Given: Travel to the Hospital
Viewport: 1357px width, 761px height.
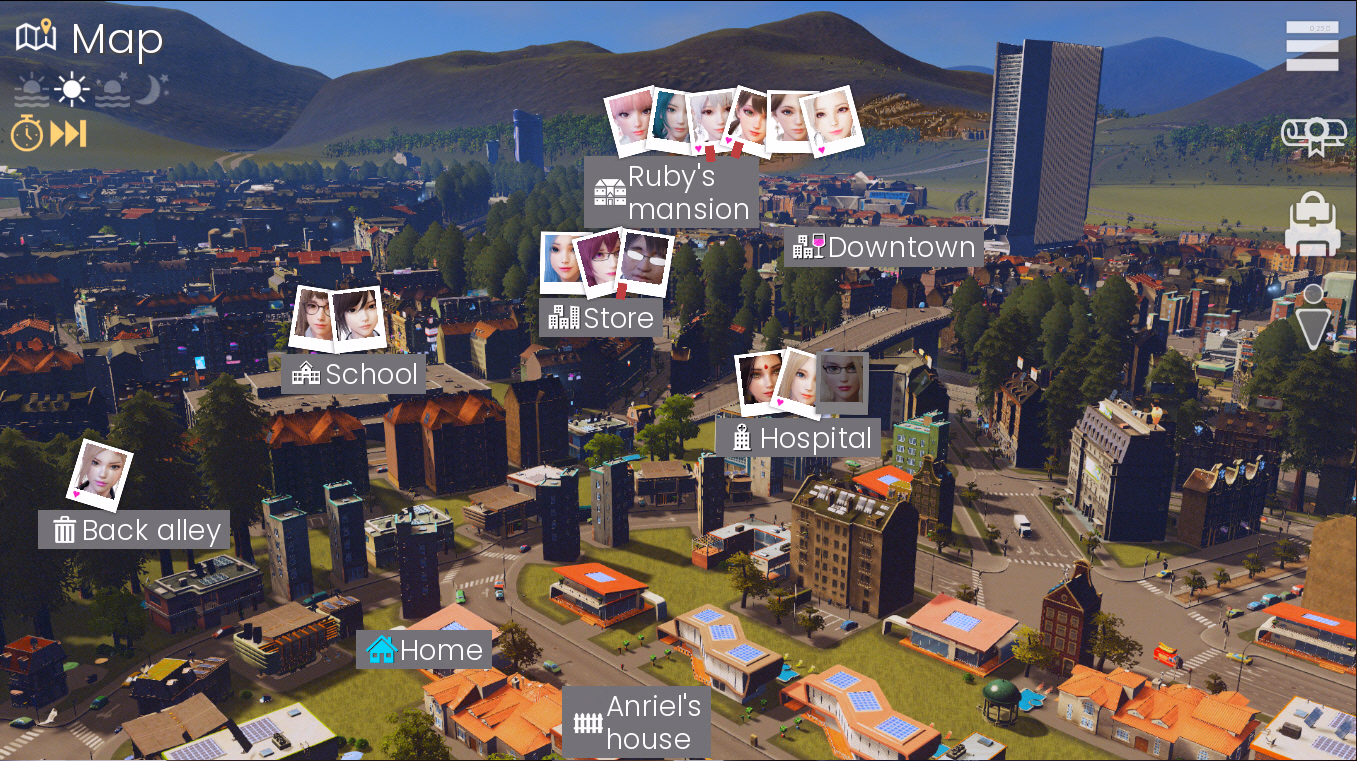Looking at the screenshot, I should pyautogui.click(x=799, y=438).
